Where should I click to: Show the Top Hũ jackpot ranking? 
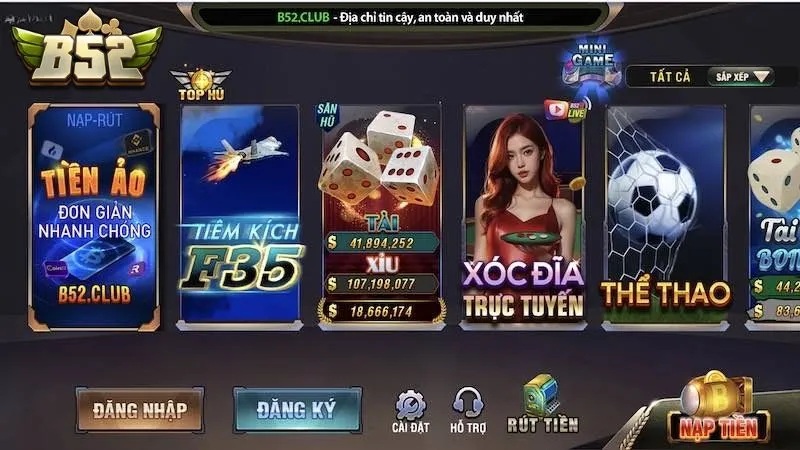pyautogui.click(x=200, y=85)
